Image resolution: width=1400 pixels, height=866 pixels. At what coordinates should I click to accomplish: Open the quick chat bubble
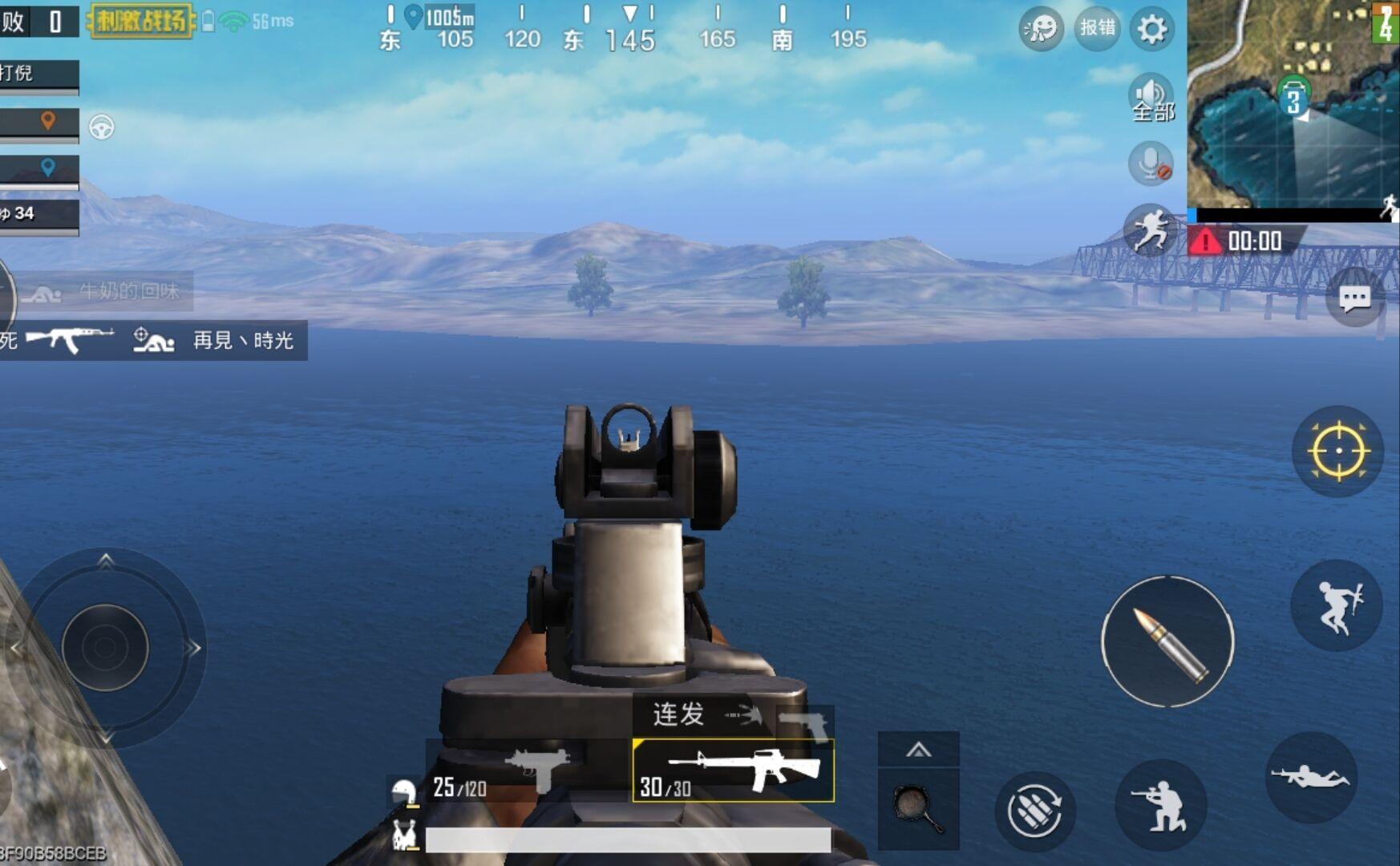click(x=1354, y=299)
